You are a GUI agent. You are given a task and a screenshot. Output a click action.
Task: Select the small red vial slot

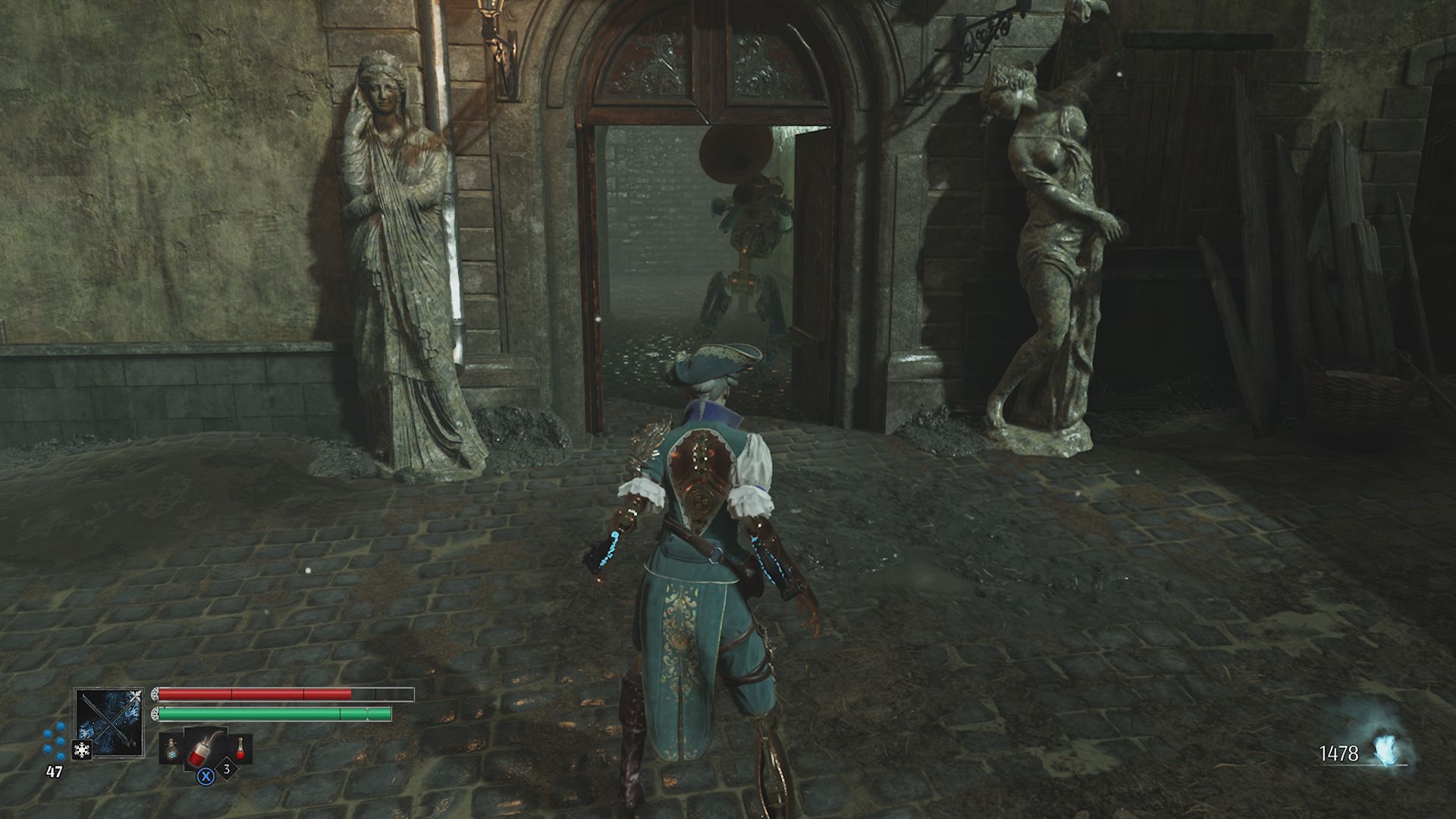click(x=241, y=749)
